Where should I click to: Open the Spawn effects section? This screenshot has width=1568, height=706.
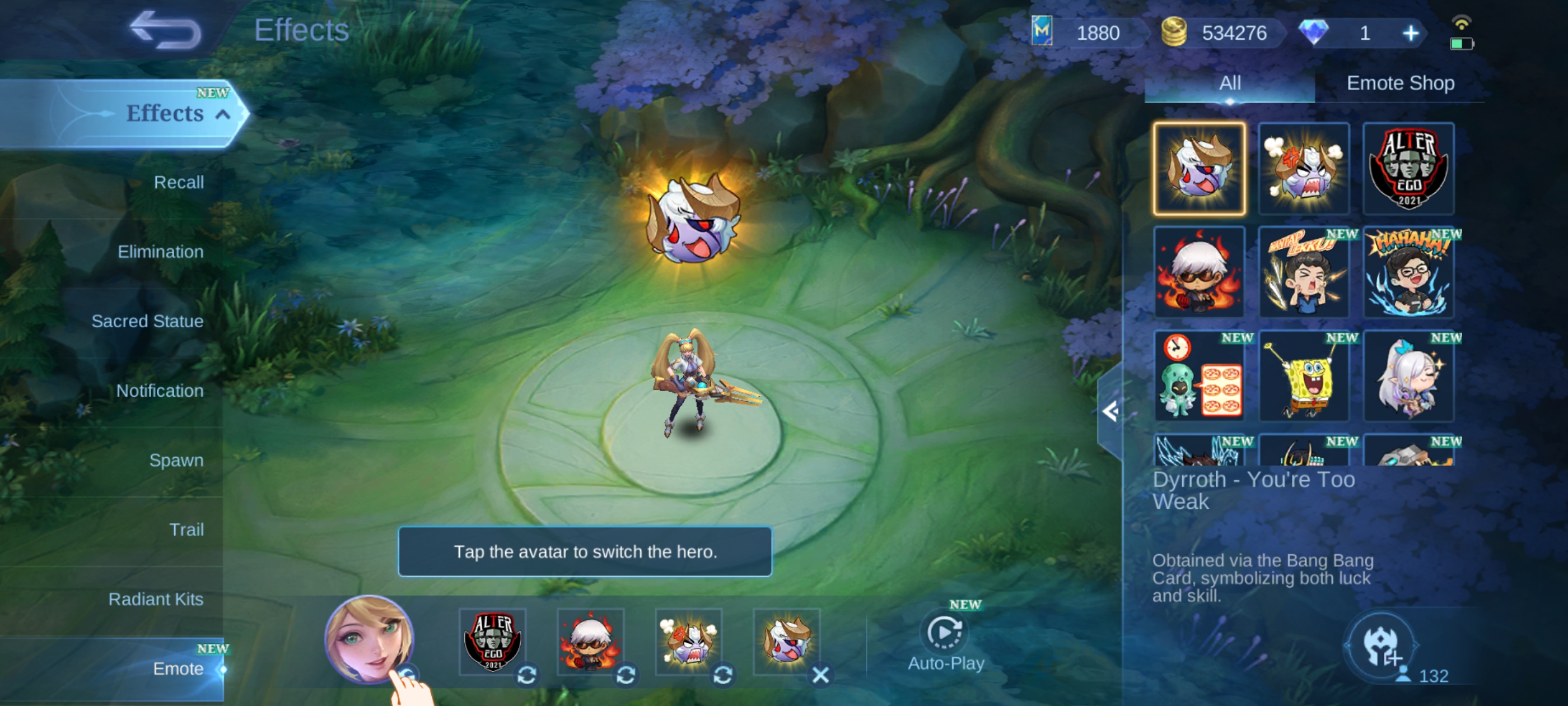(x=176, y=460)
